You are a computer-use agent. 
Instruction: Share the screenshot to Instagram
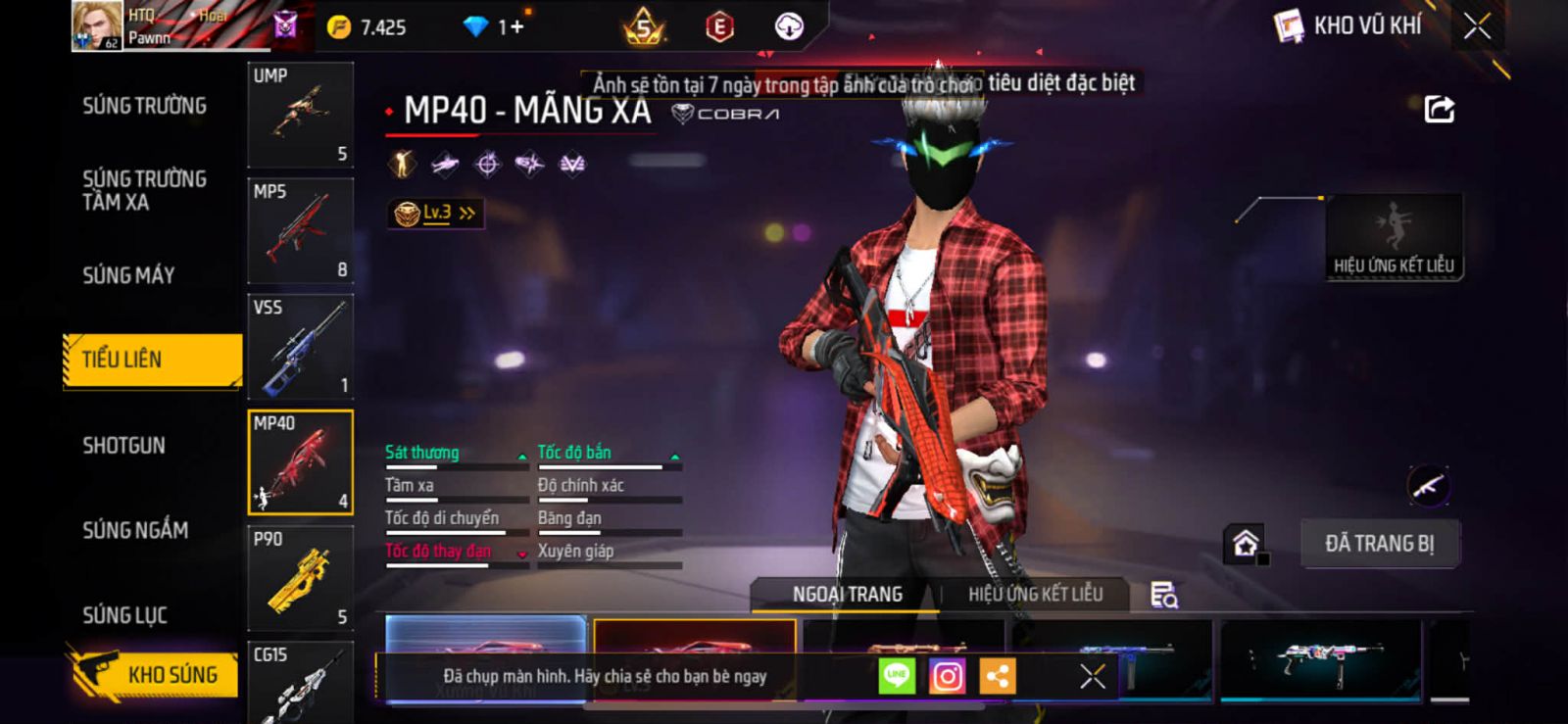[x=947, y=676]
